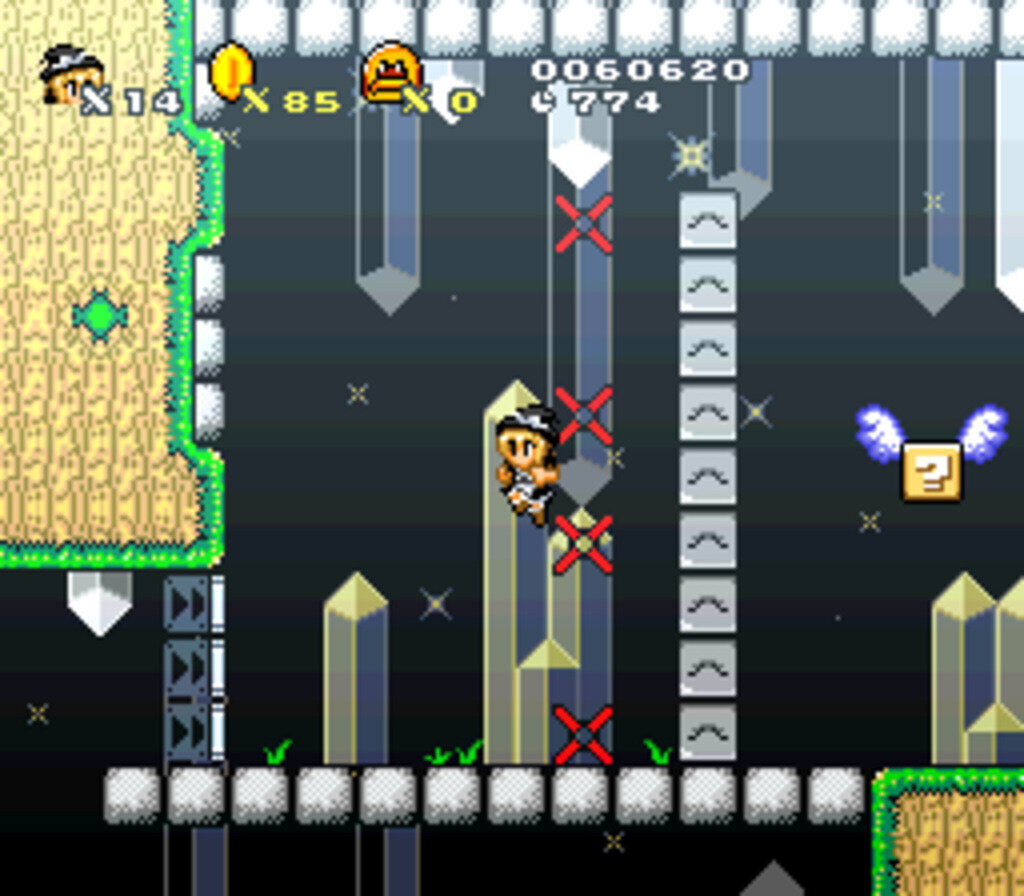Click the orange creature counter icon

(x=391, y=72)
